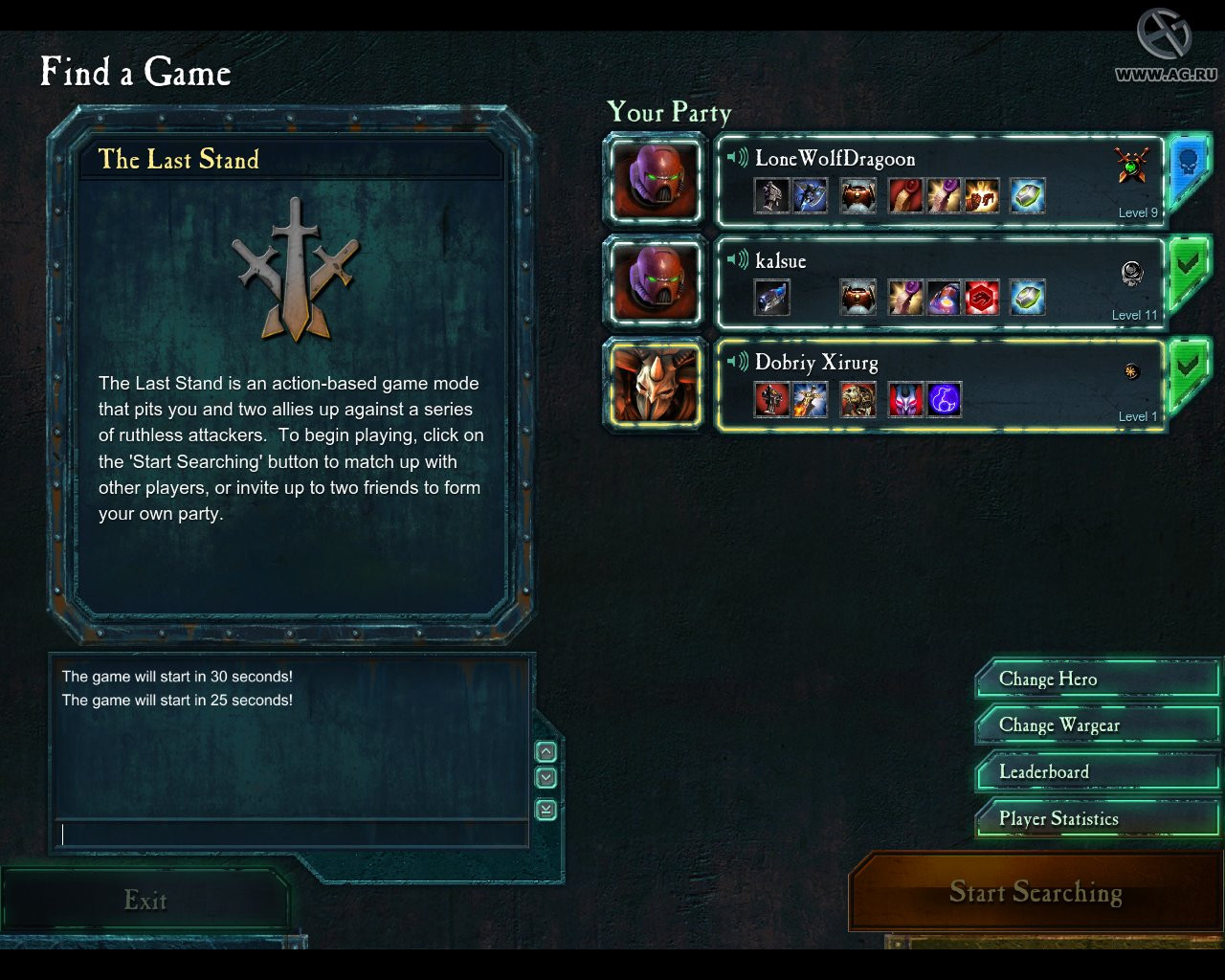Toggle speaker icon beside Dobriy Xirurg
The width and height of the screenshot is (1225, 980).
coord(737,362)
